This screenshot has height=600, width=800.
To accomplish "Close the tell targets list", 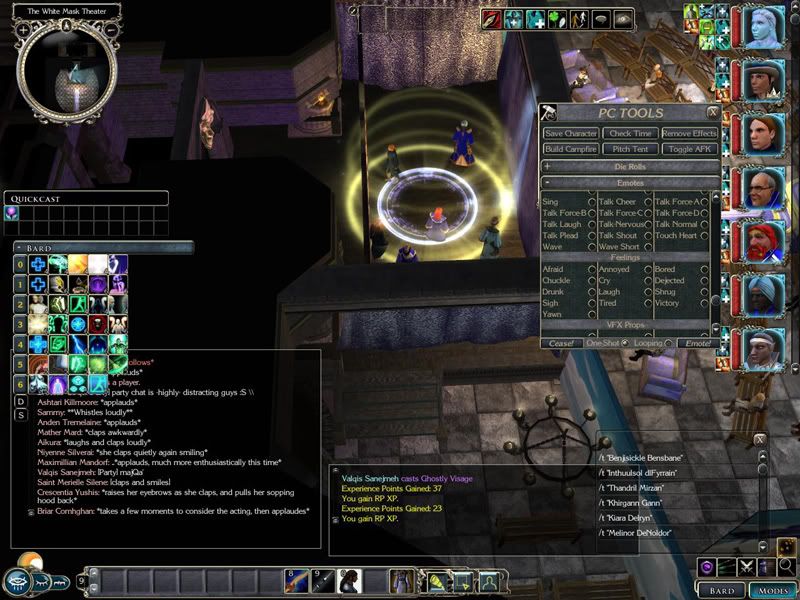I will coord(759,439).
